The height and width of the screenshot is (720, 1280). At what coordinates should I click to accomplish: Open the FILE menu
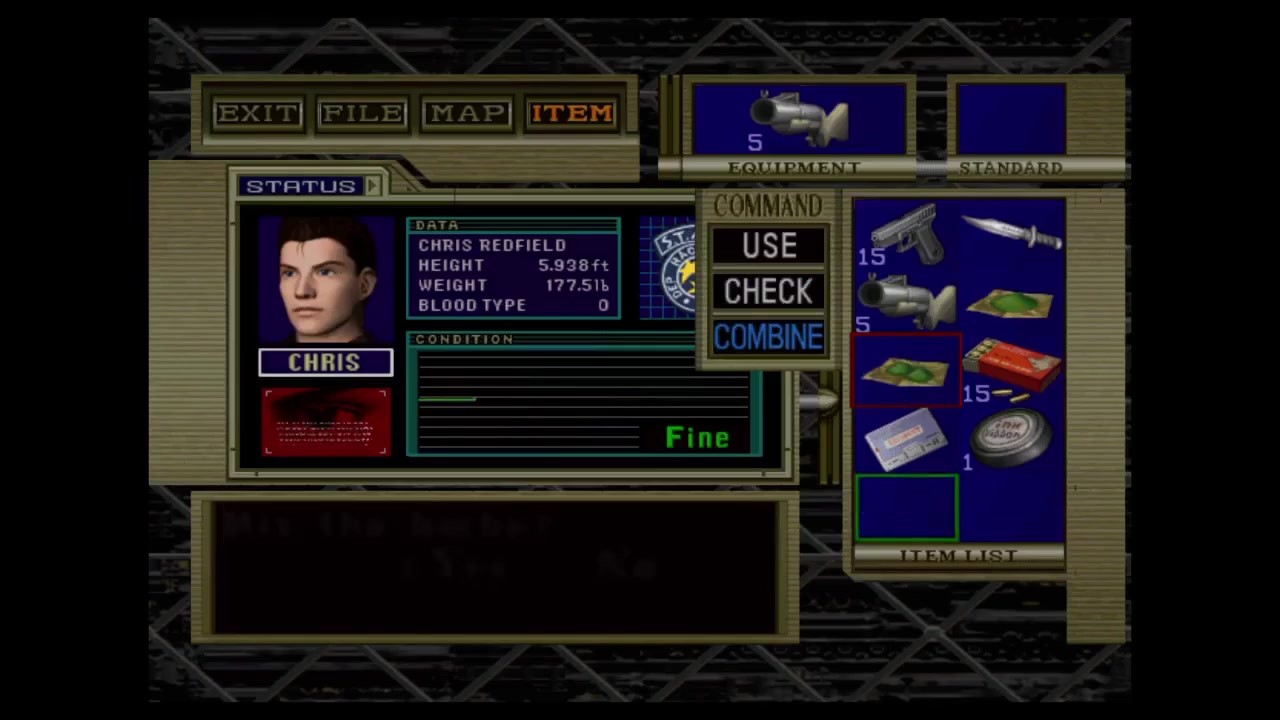coord(362,114)
